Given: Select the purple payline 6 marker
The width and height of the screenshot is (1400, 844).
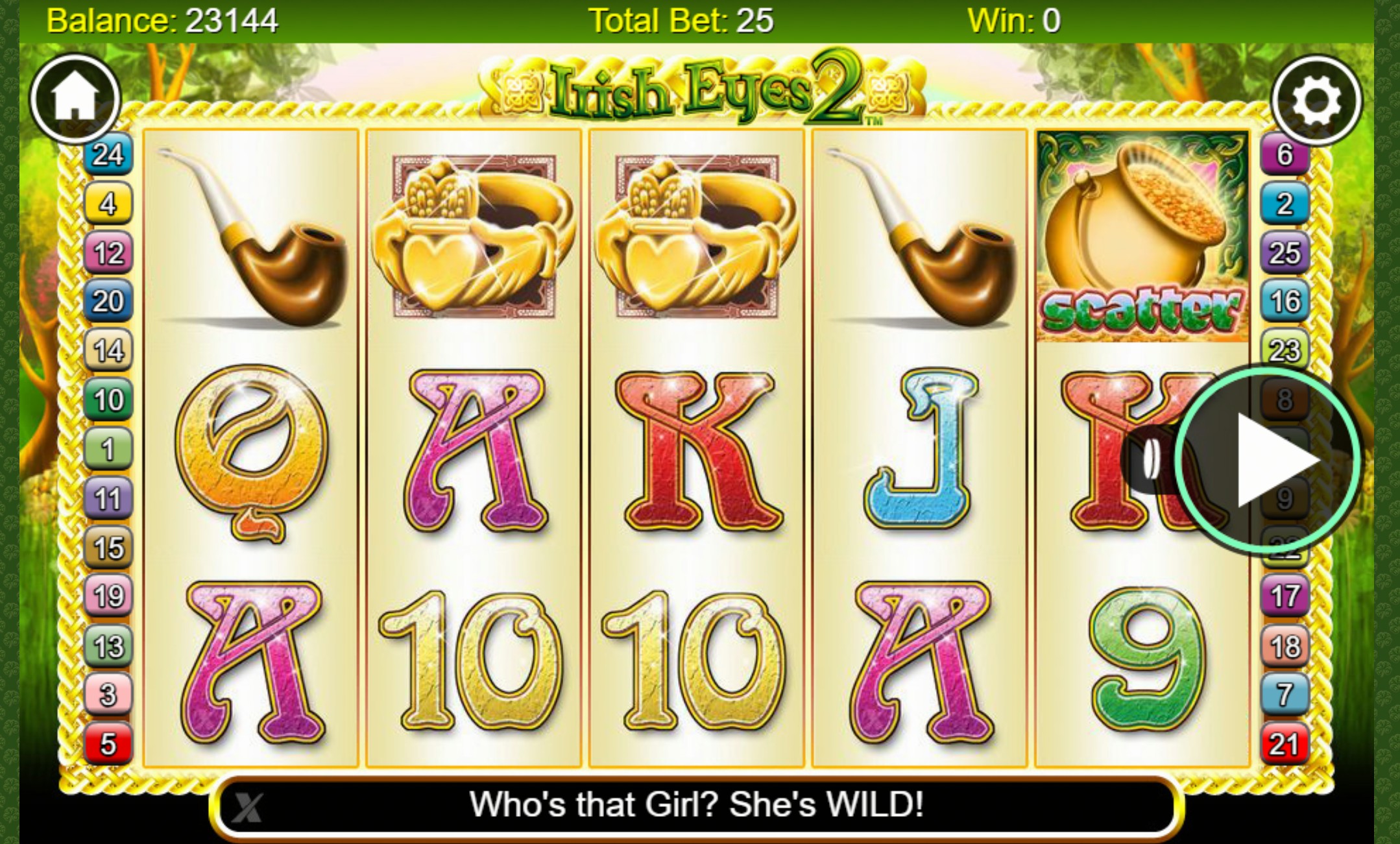Looking at the screenshot, I should [1285, 155].
